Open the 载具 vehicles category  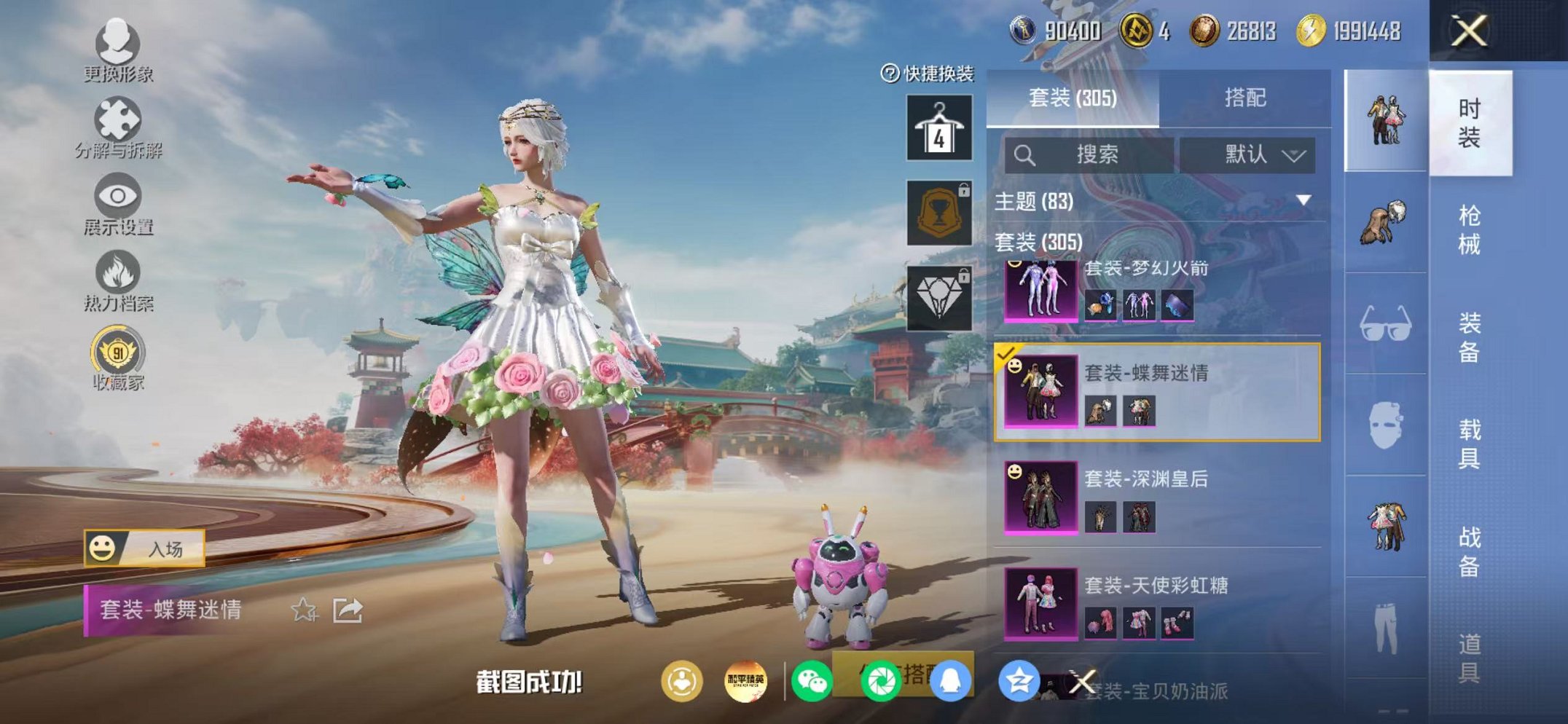[x=1469, y=444]
